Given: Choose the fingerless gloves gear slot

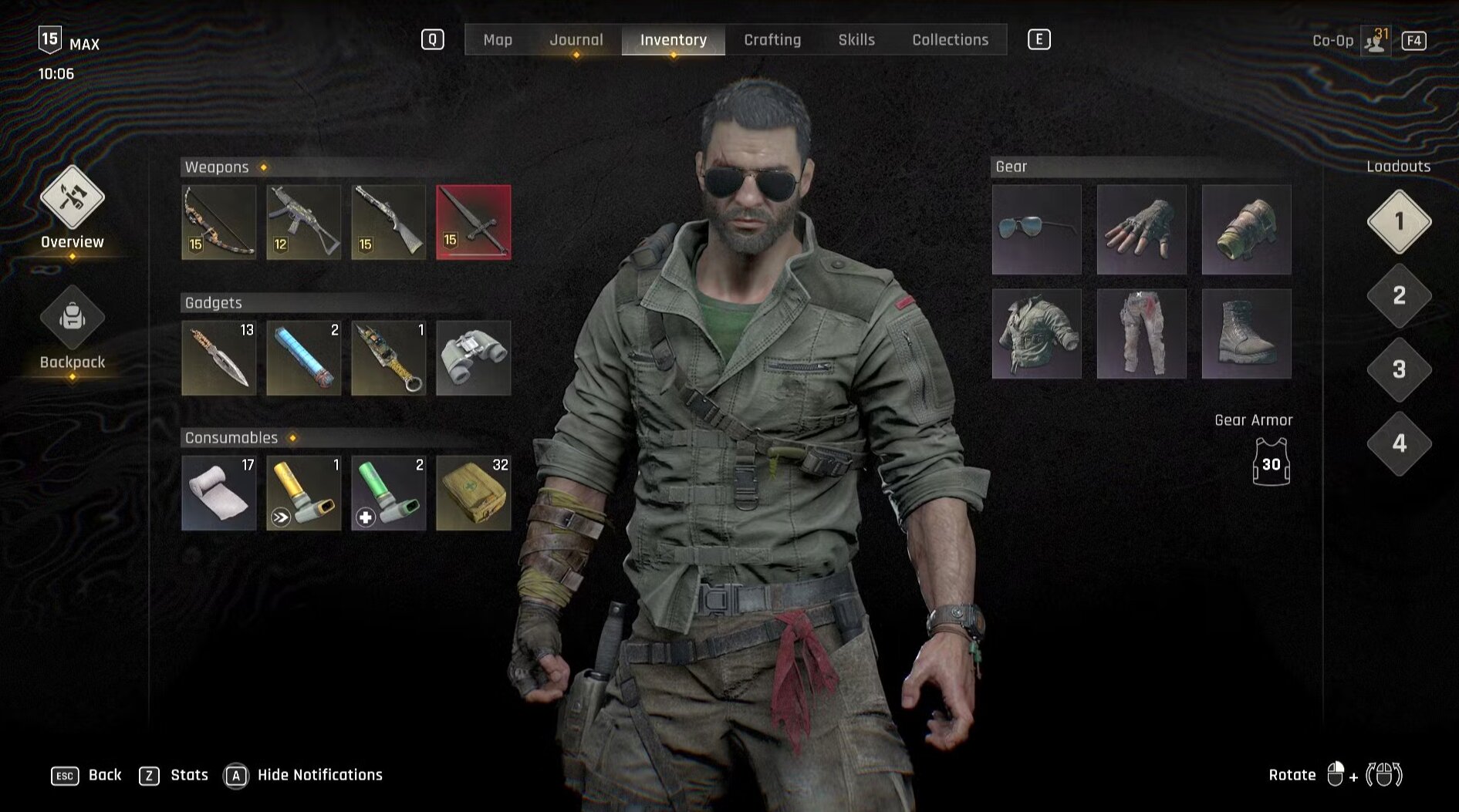Looking at the screenshot, I should click(1142, 230).
